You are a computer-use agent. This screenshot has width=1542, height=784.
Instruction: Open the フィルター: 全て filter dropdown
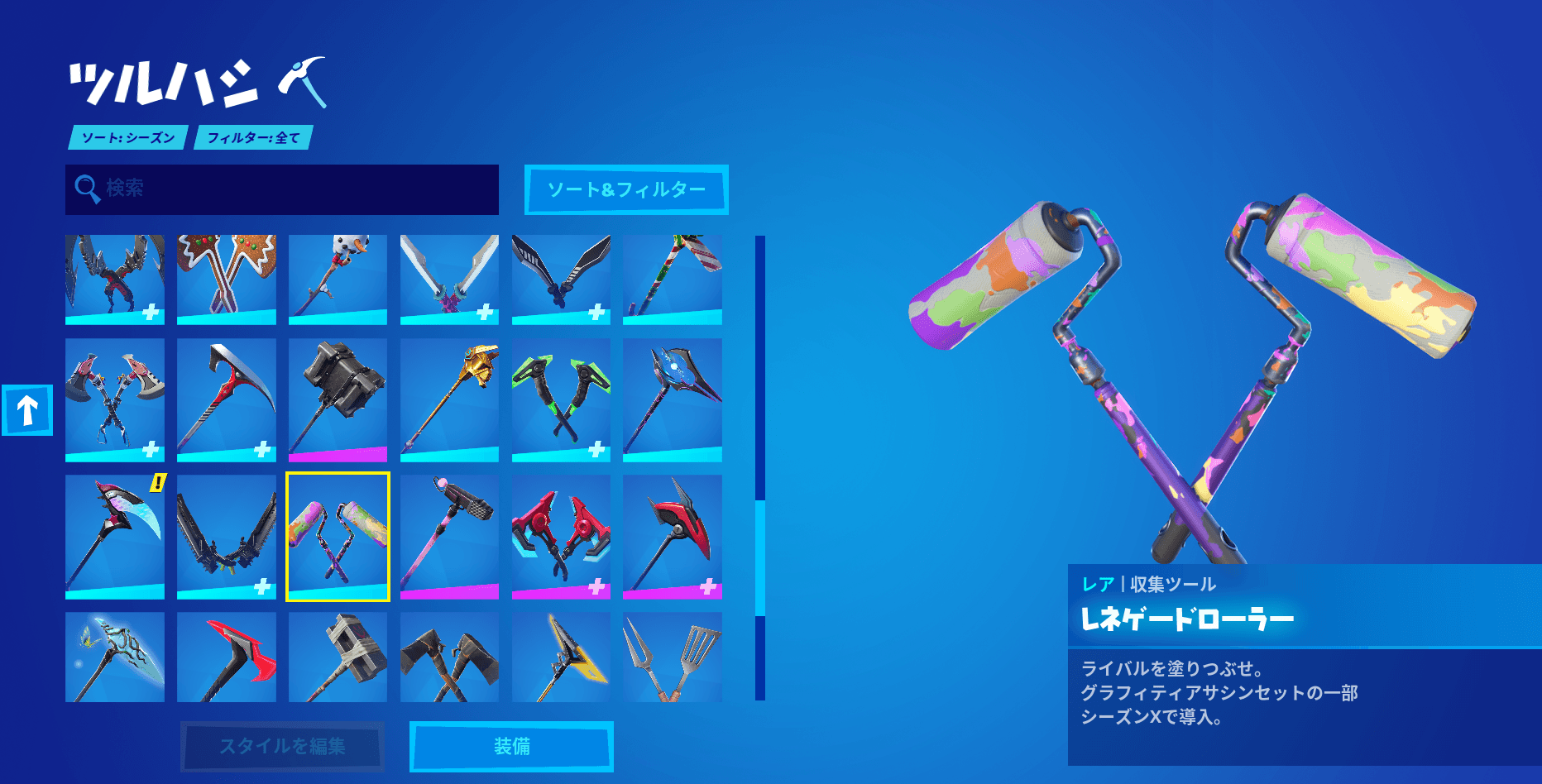pos(252,138)
